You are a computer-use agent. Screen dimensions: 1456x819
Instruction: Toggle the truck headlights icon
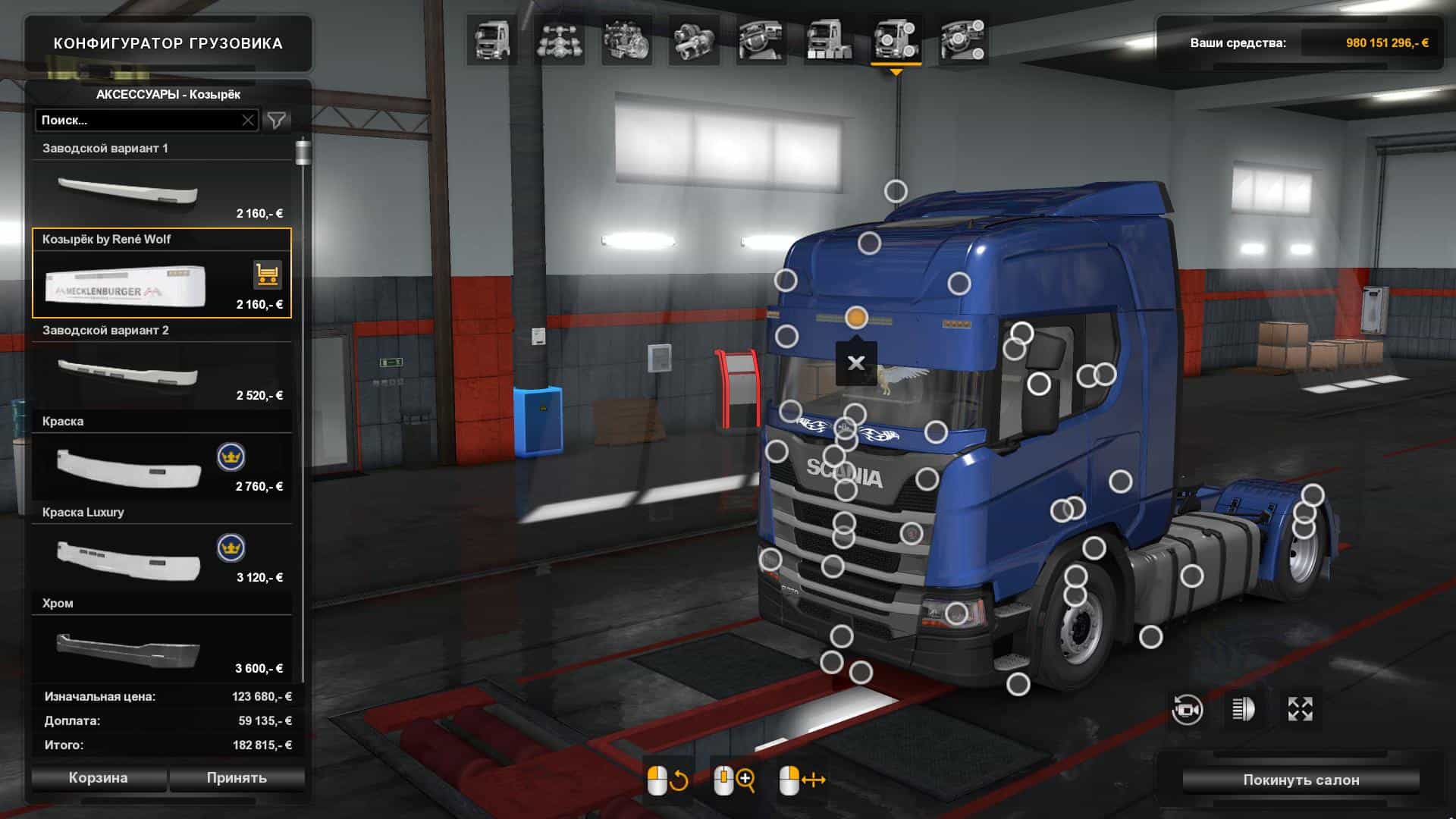click(x=1244, y=710)
